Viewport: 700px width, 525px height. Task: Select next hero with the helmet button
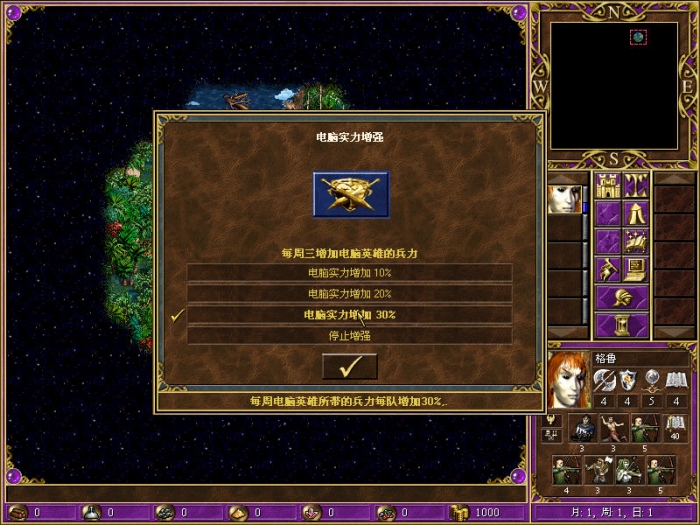point(622,298)
